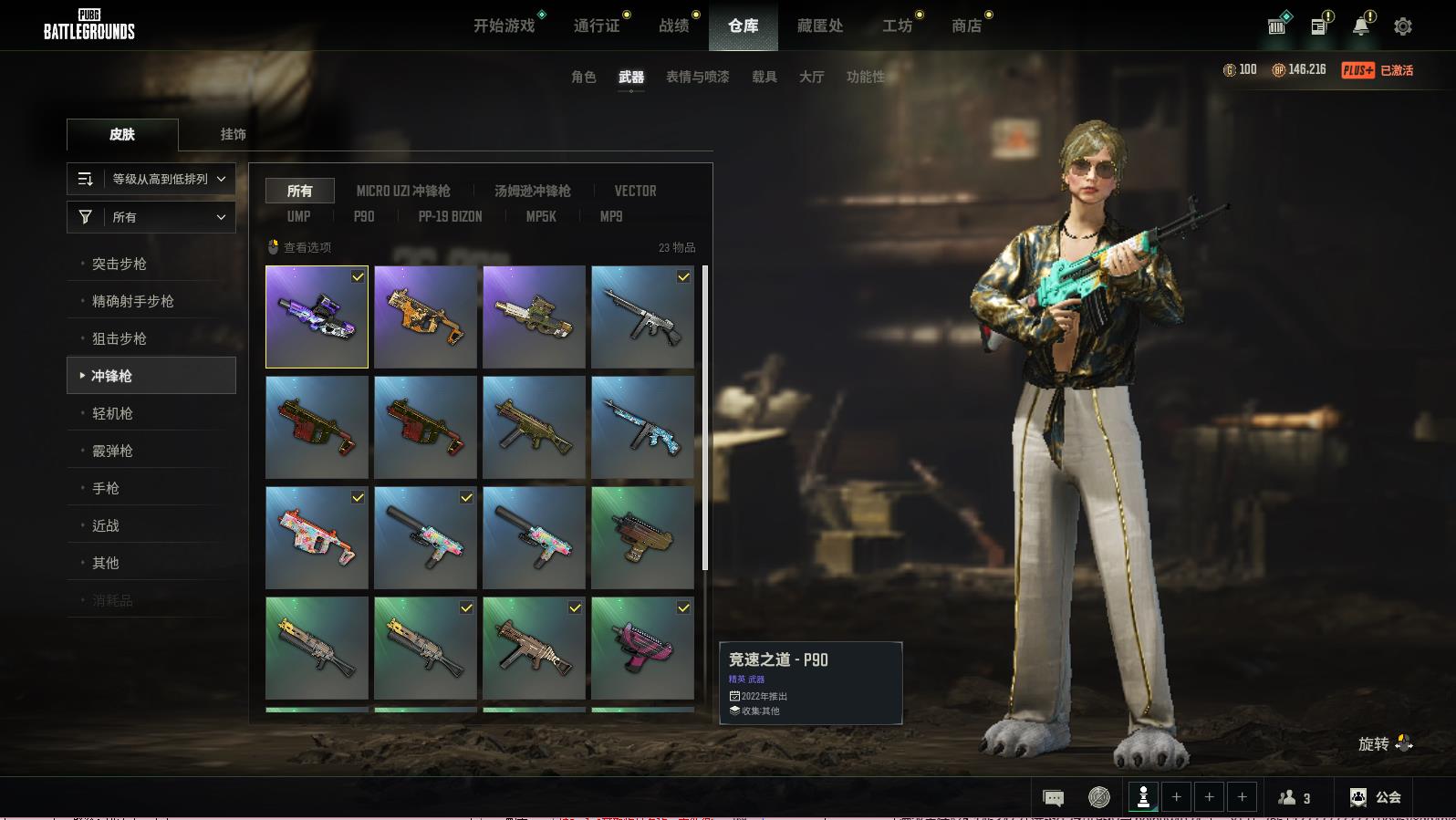This screenshot has height=820, width=1456.
Task: Switch to the 角色 (Character) tab
Action: [583, 77]
